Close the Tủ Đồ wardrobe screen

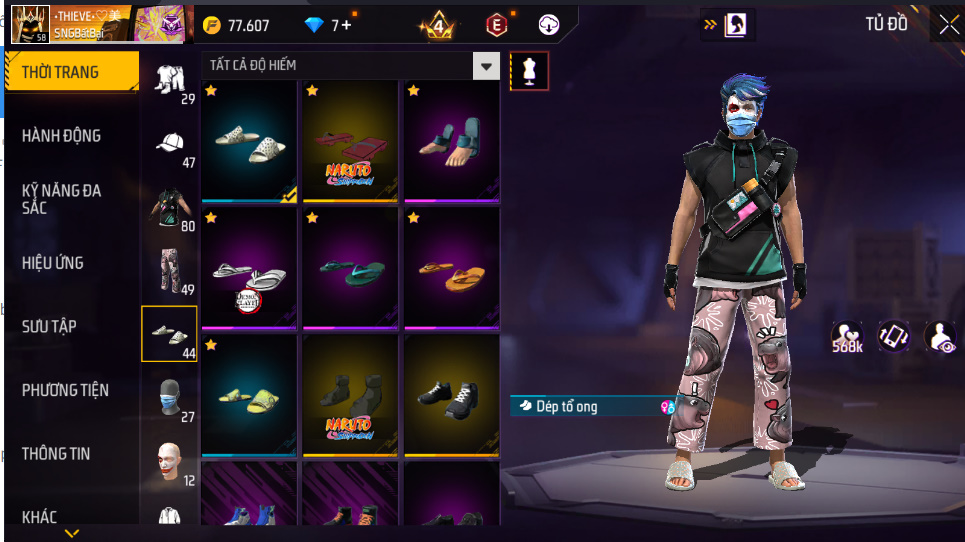pos(948,25)
